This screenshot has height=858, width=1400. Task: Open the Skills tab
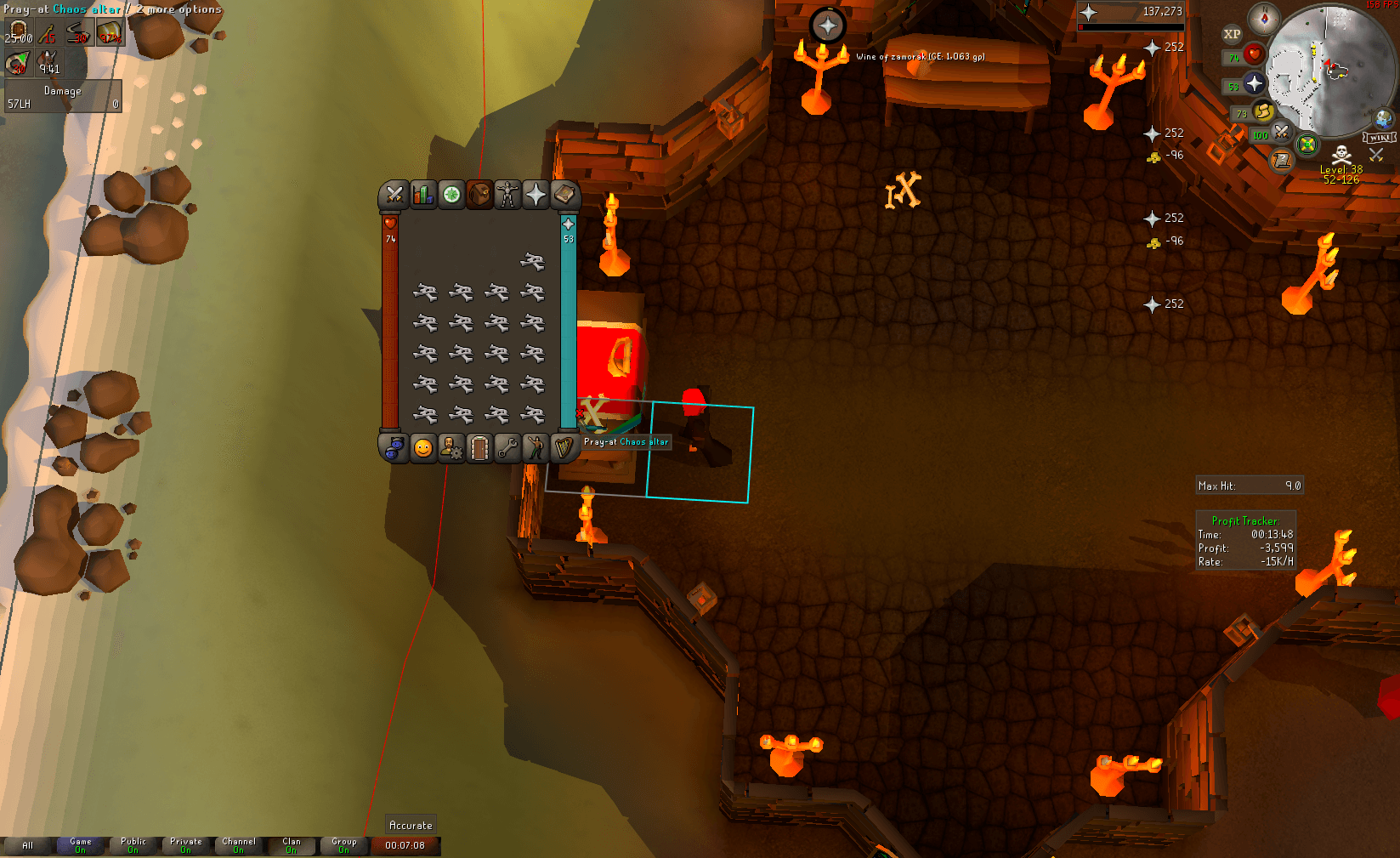tap(422, 195)
